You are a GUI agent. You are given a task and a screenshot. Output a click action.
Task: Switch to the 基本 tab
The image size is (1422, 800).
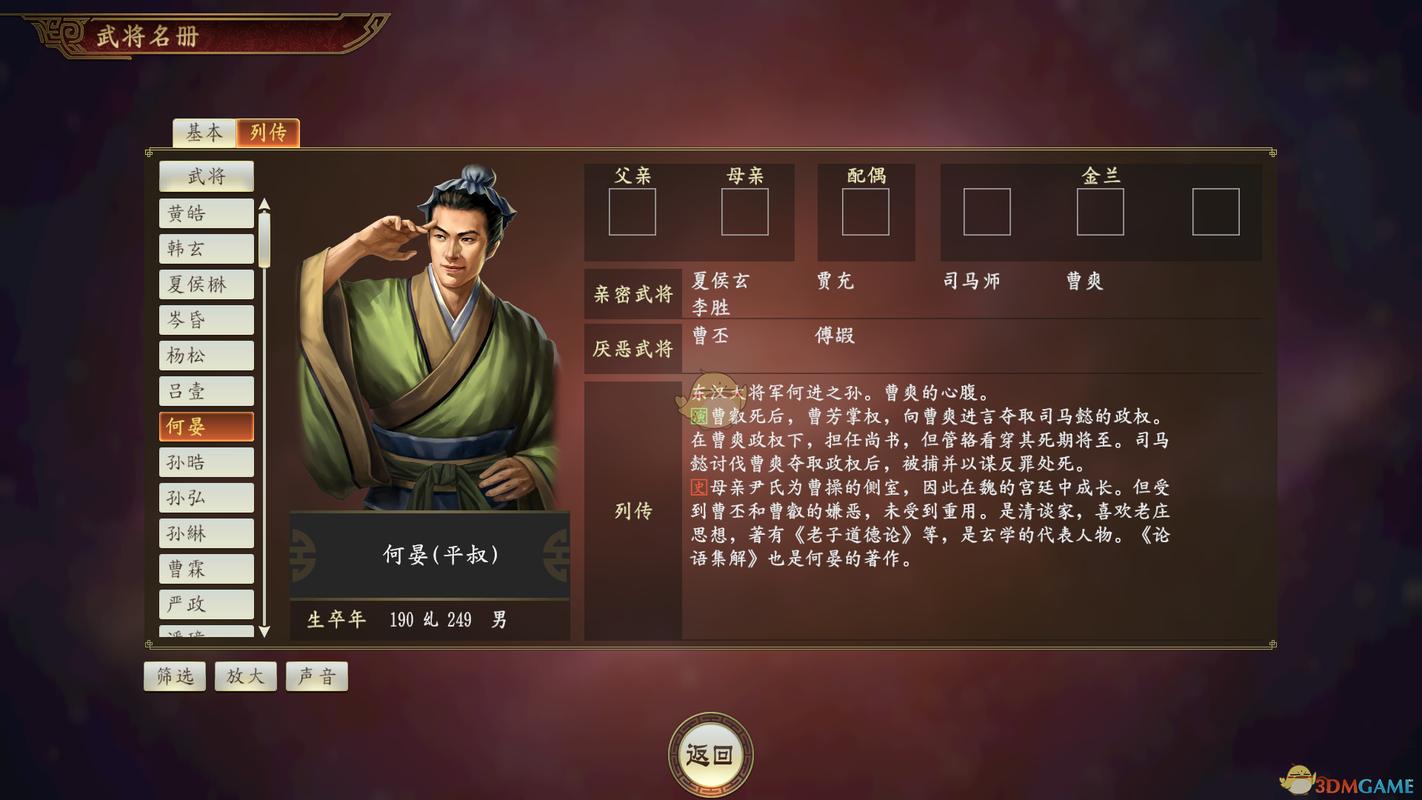[x=203, y=131]
